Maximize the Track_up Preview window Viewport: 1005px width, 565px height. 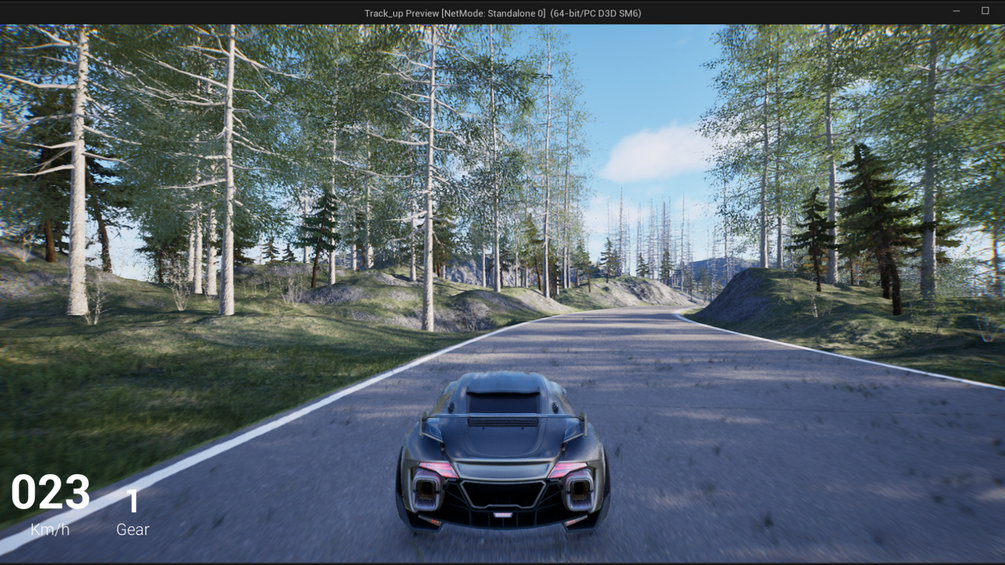[985, 11]
